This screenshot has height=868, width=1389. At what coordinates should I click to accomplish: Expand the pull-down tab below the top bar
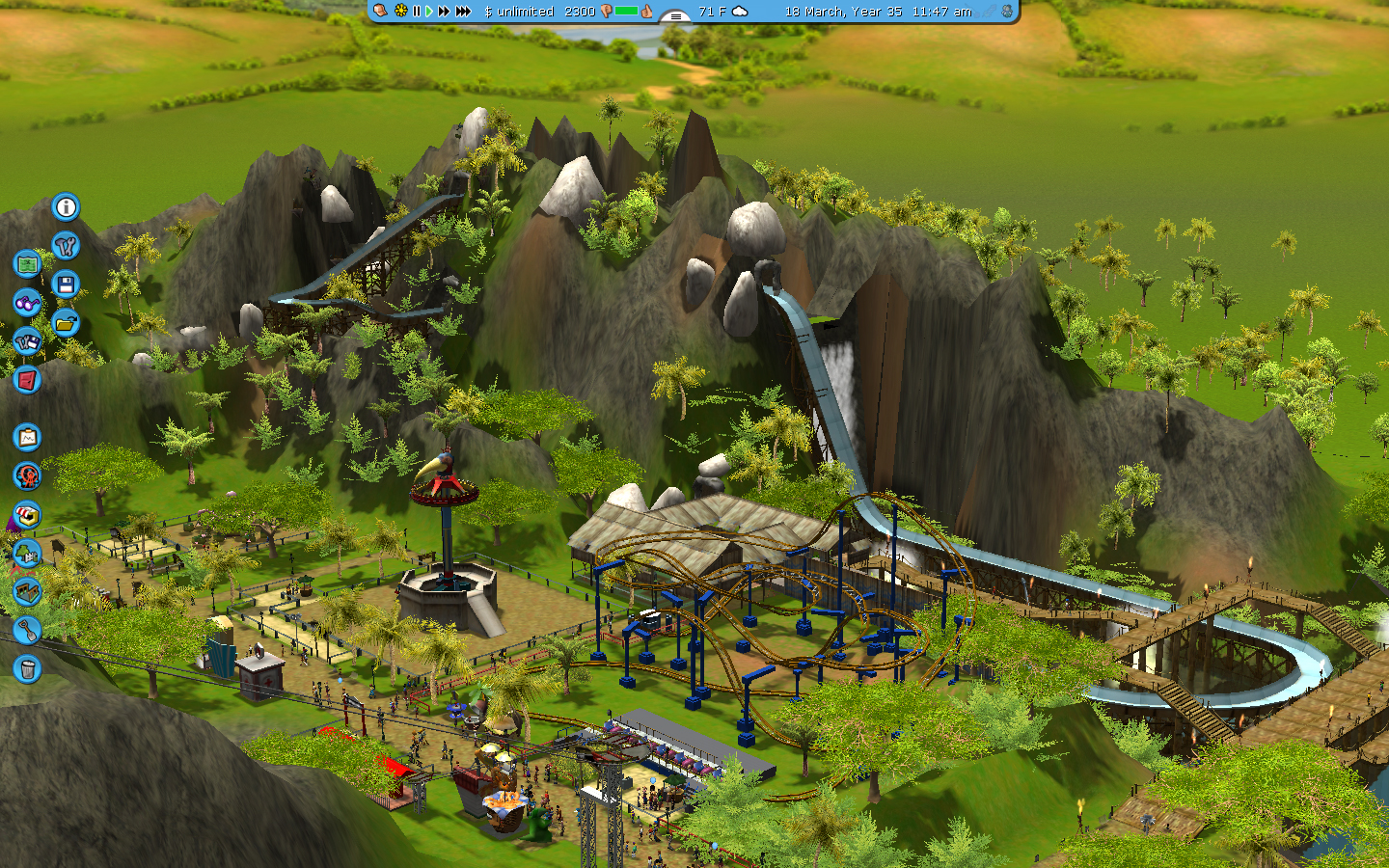tap(674, 16)
